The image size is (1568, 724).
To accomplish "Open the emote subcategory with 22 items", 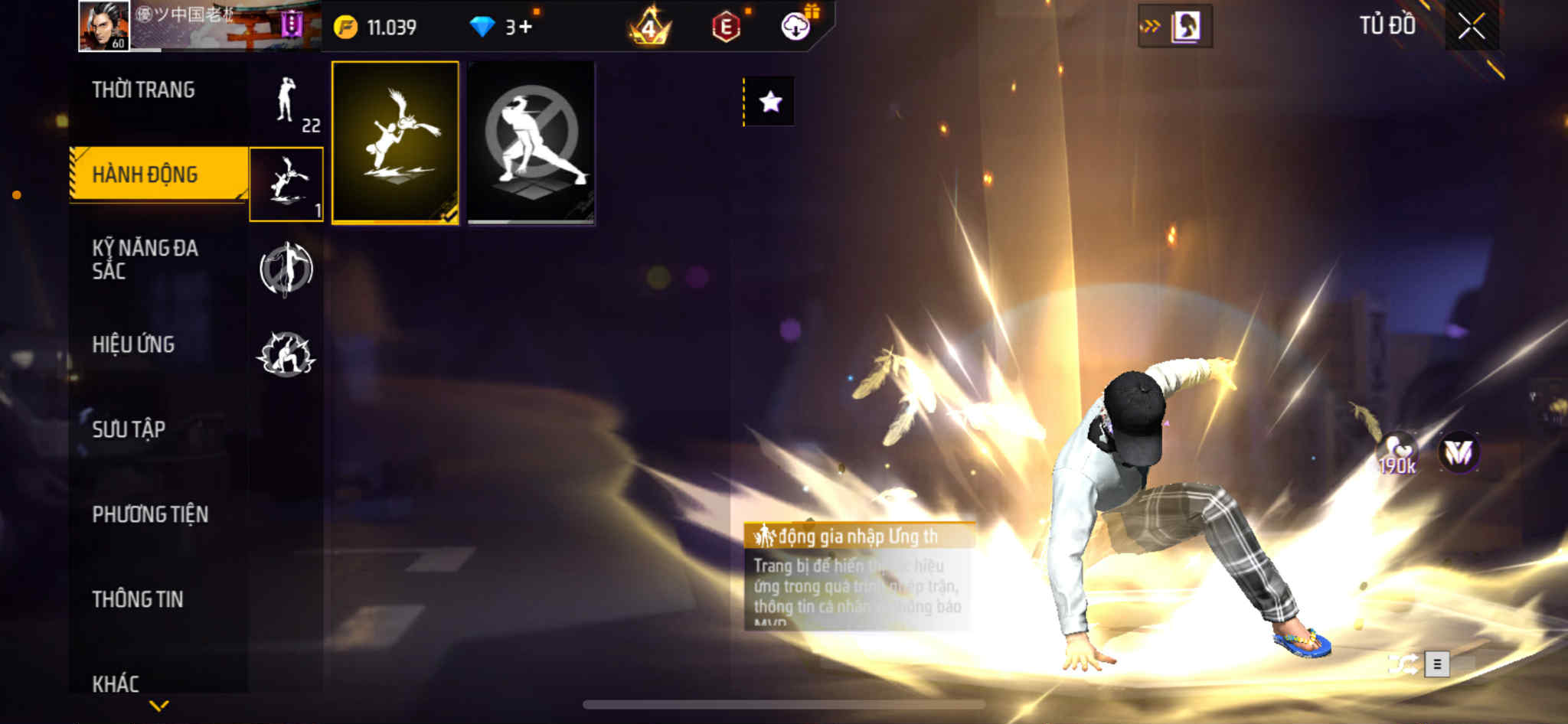I will 286,102.
